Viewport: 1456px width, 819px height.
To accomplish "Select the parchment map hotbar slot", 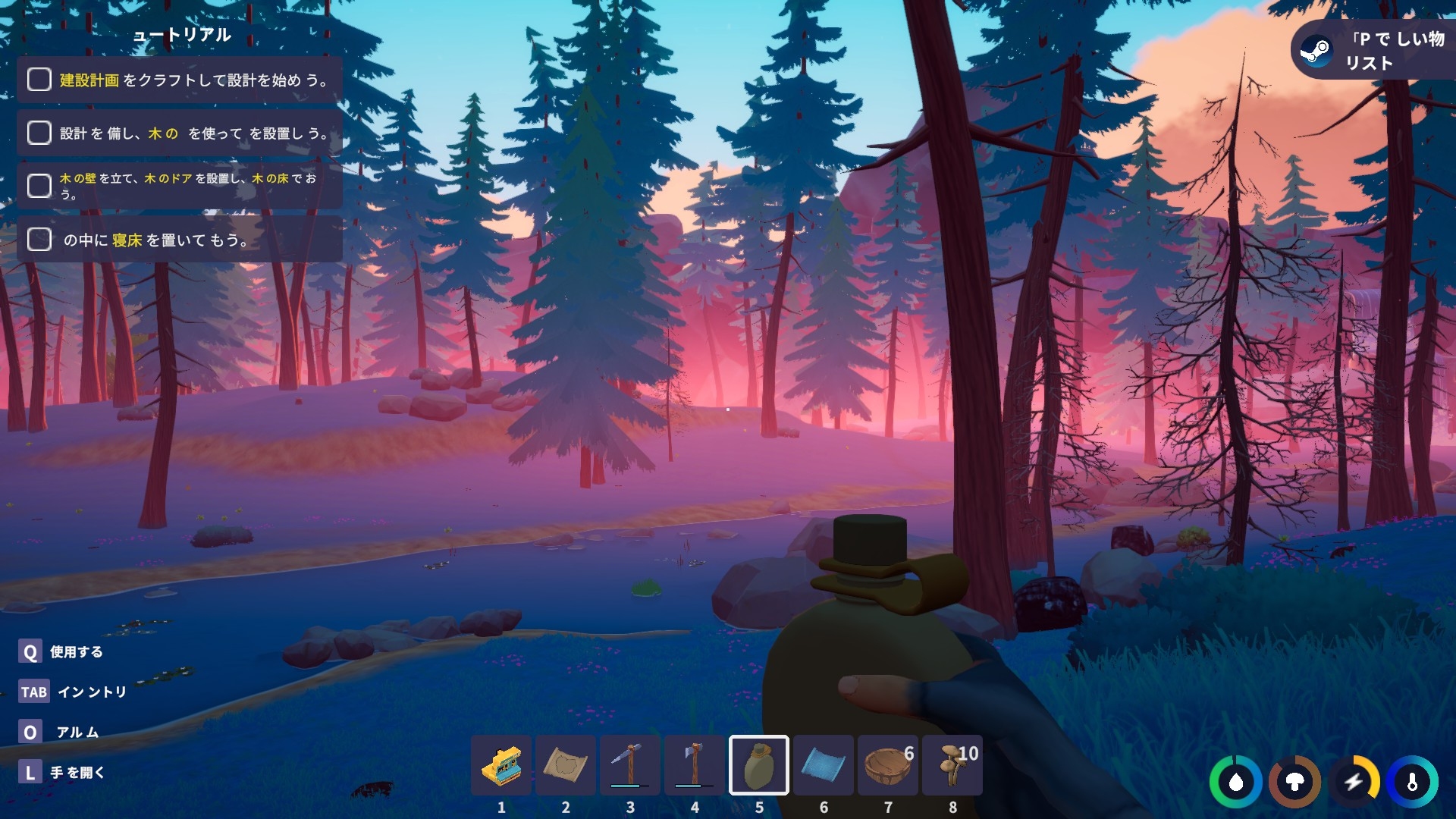I will [x=565, y=765].
